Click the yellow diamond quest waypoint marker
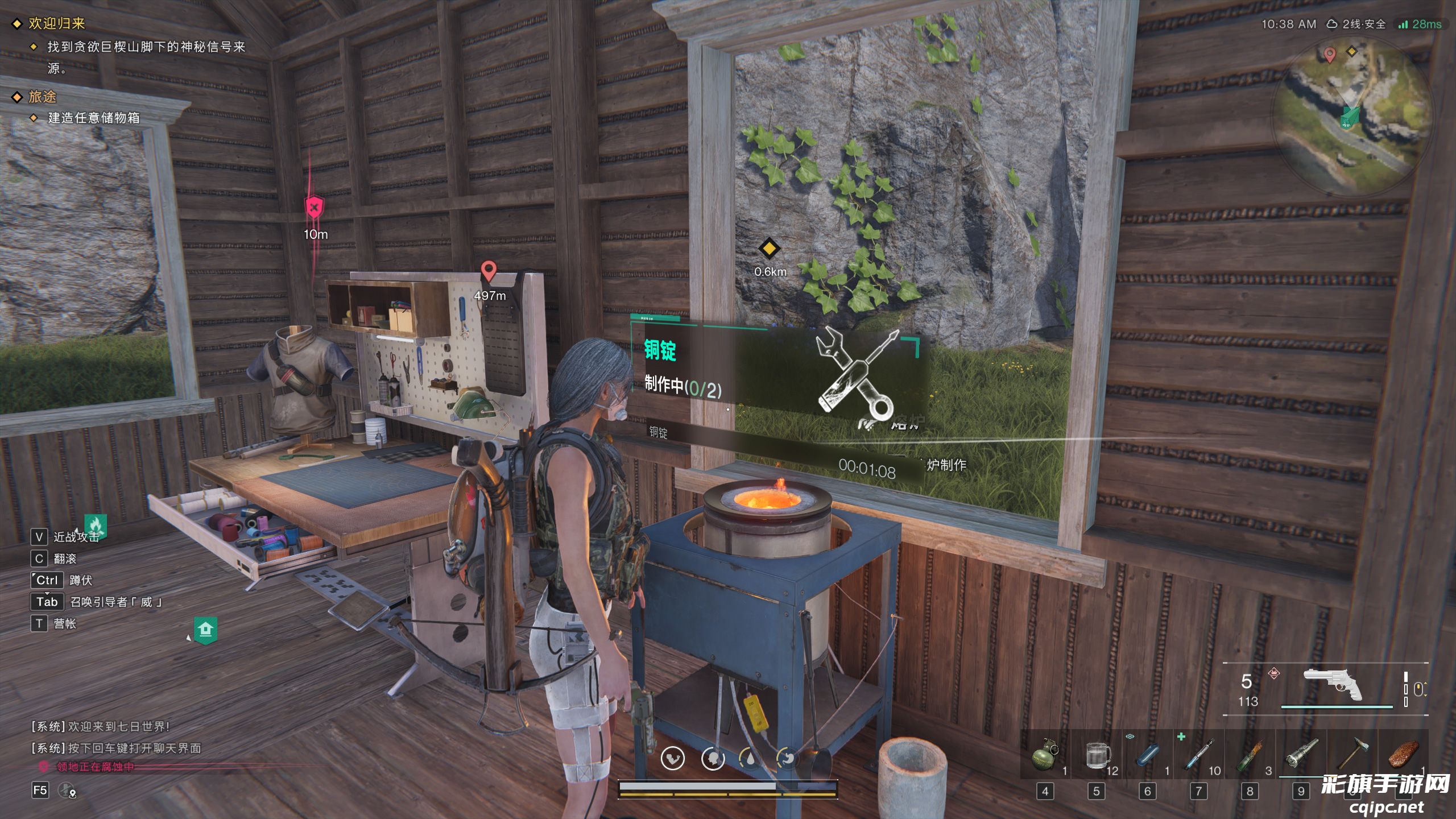Screen dimensions: 1456x819 tap(769, 249)
